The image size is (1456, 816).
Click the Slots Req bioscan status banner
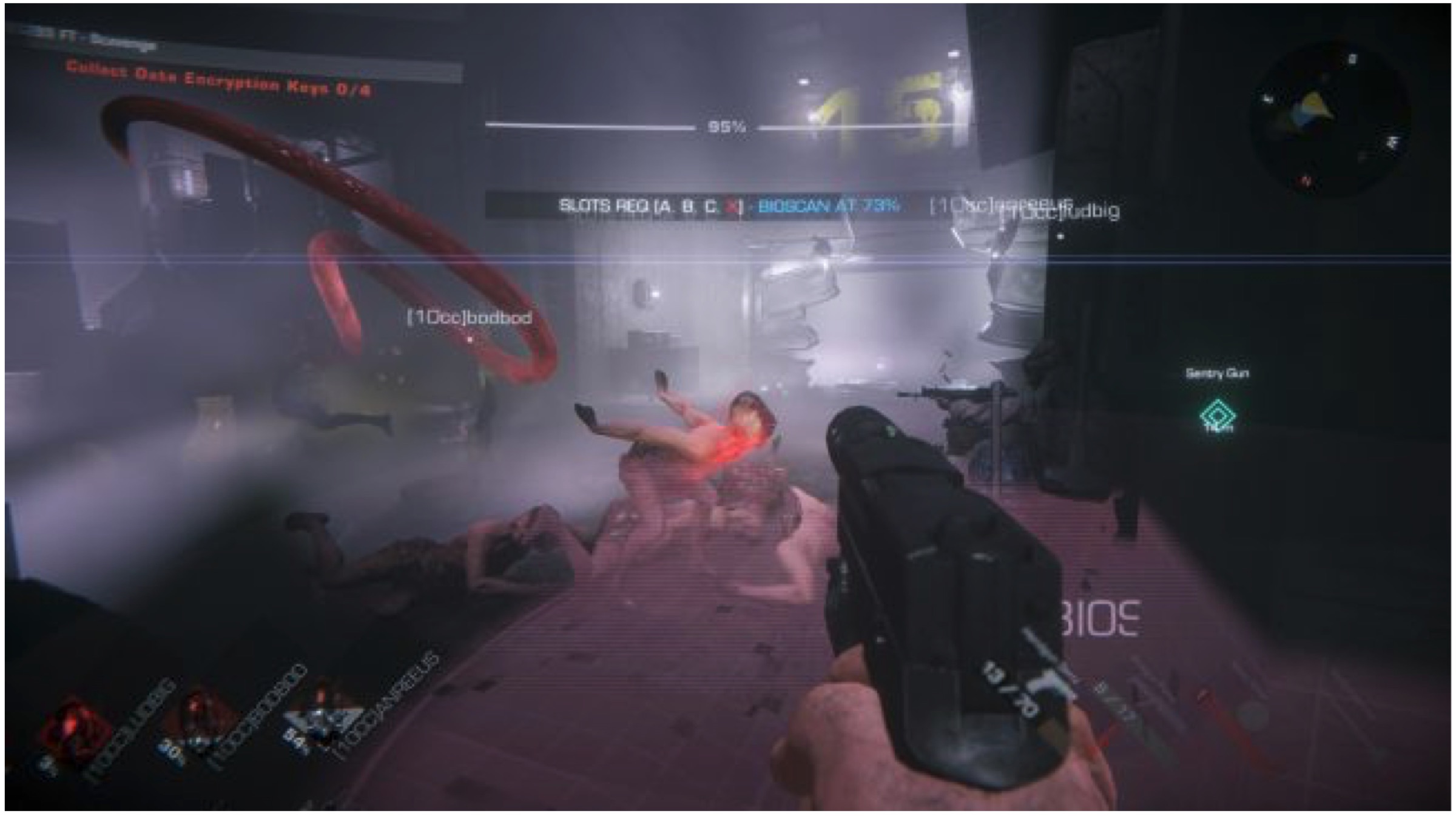coord(728,206)
